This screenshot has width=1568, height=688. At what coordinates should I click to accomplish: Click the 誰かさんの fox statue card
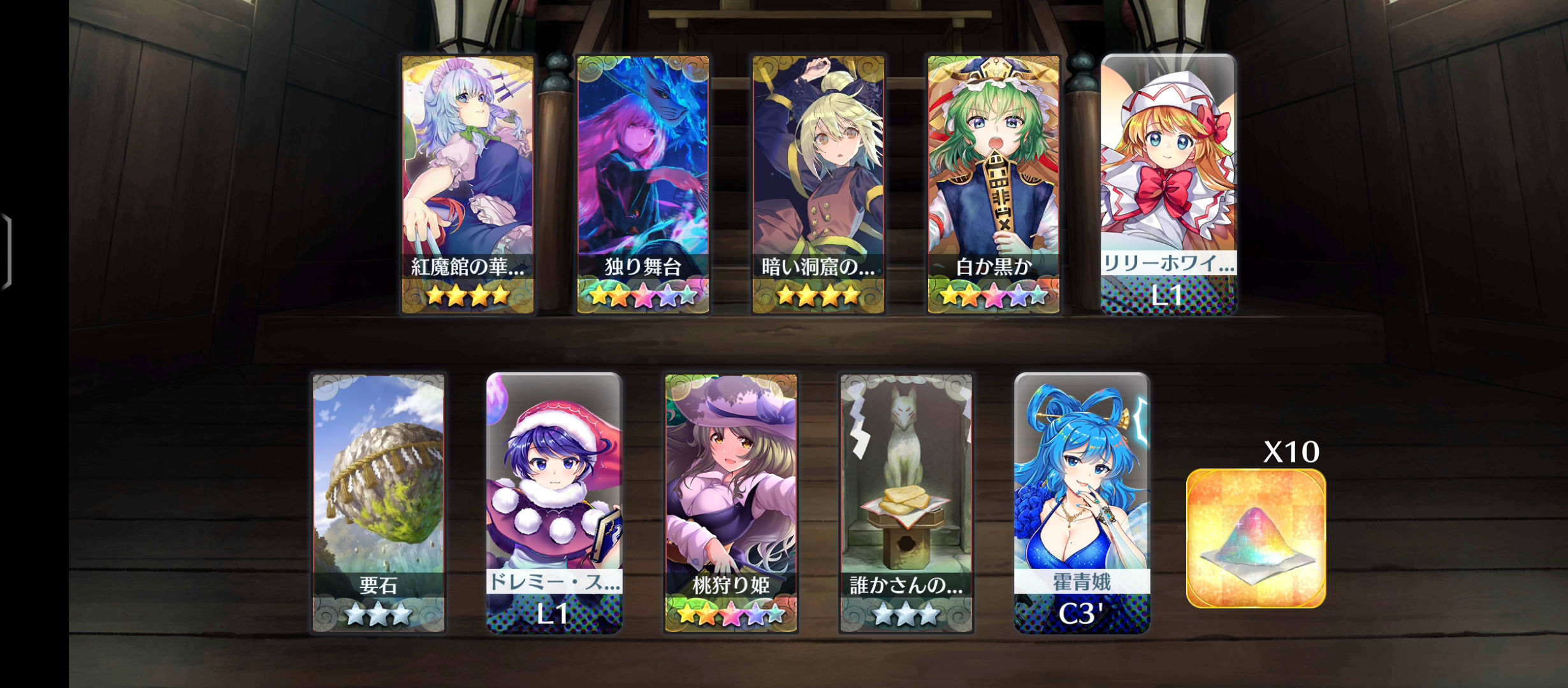click(x=906, y=503)
